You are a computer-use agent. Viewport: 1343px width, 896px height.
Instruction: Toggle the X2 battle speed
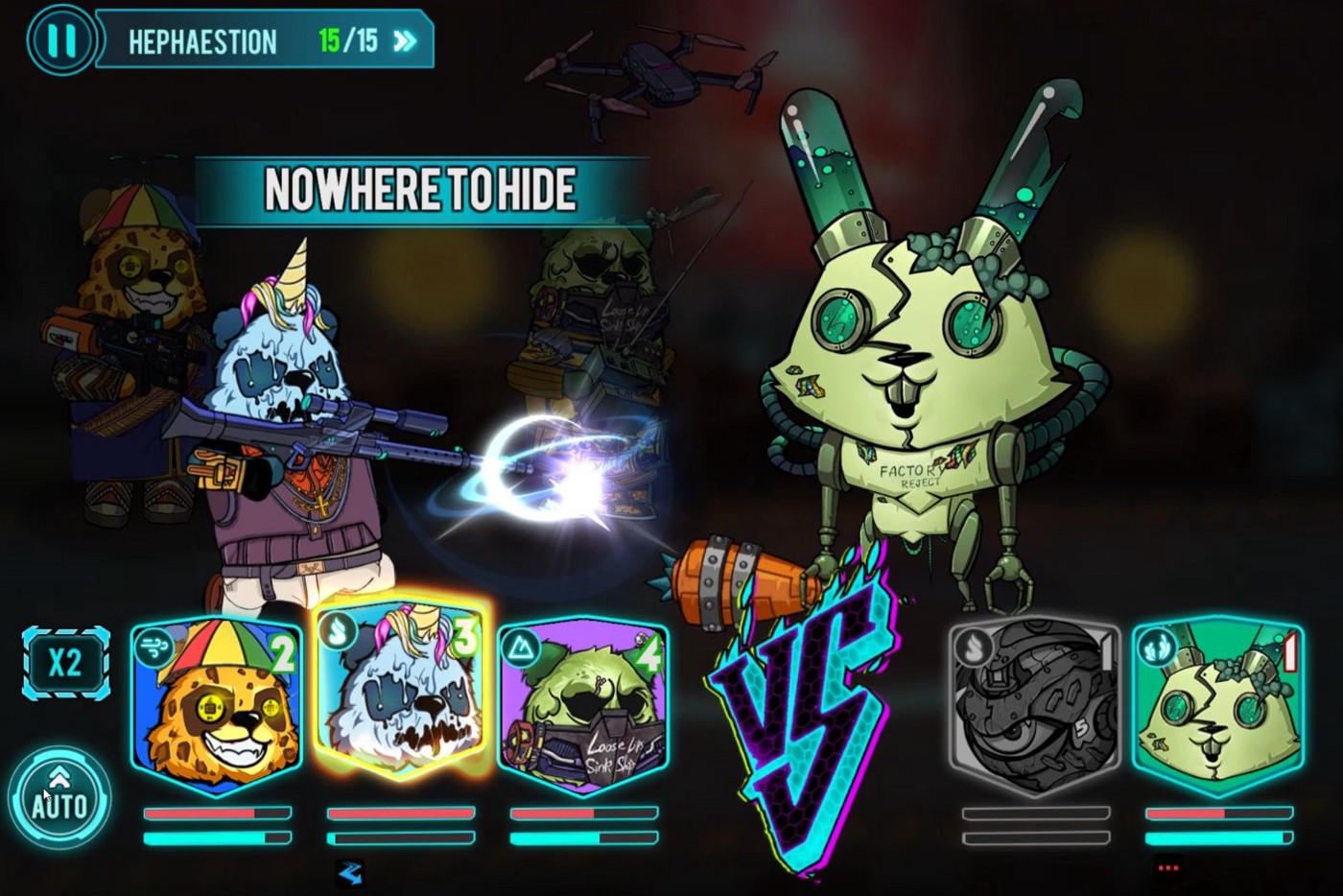[x=65, y=663]
